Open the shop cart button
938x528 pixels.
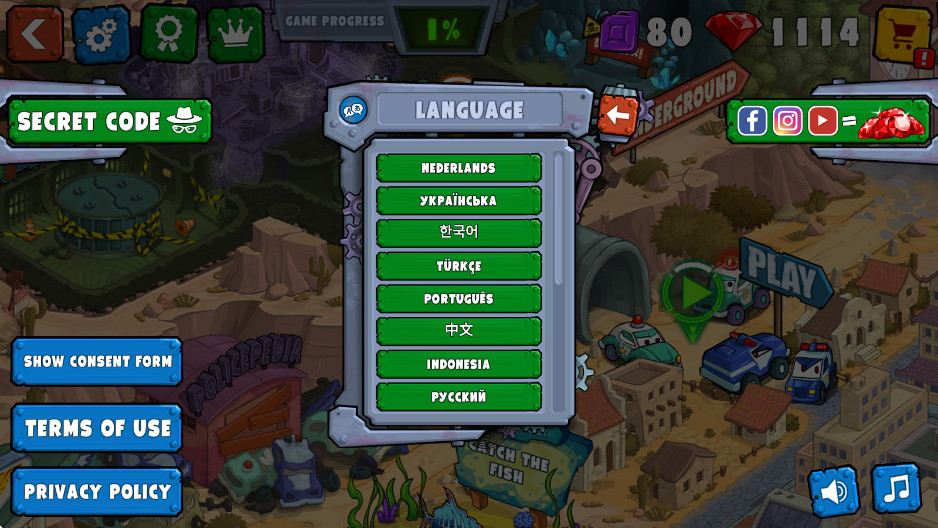[903, 34]
